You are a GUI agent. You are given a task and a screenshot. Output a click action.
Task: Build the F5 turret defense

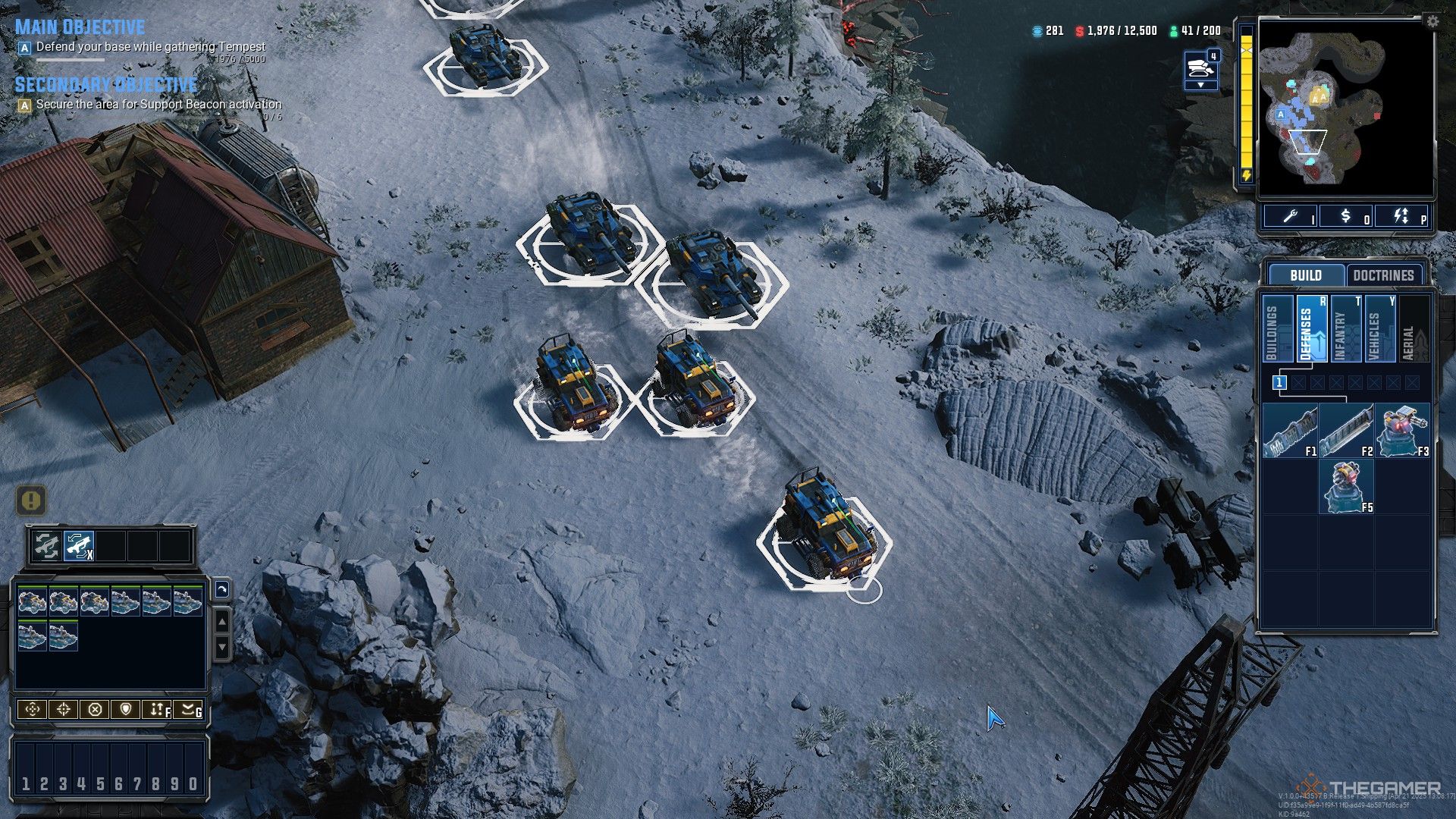tap(1346, 487)
